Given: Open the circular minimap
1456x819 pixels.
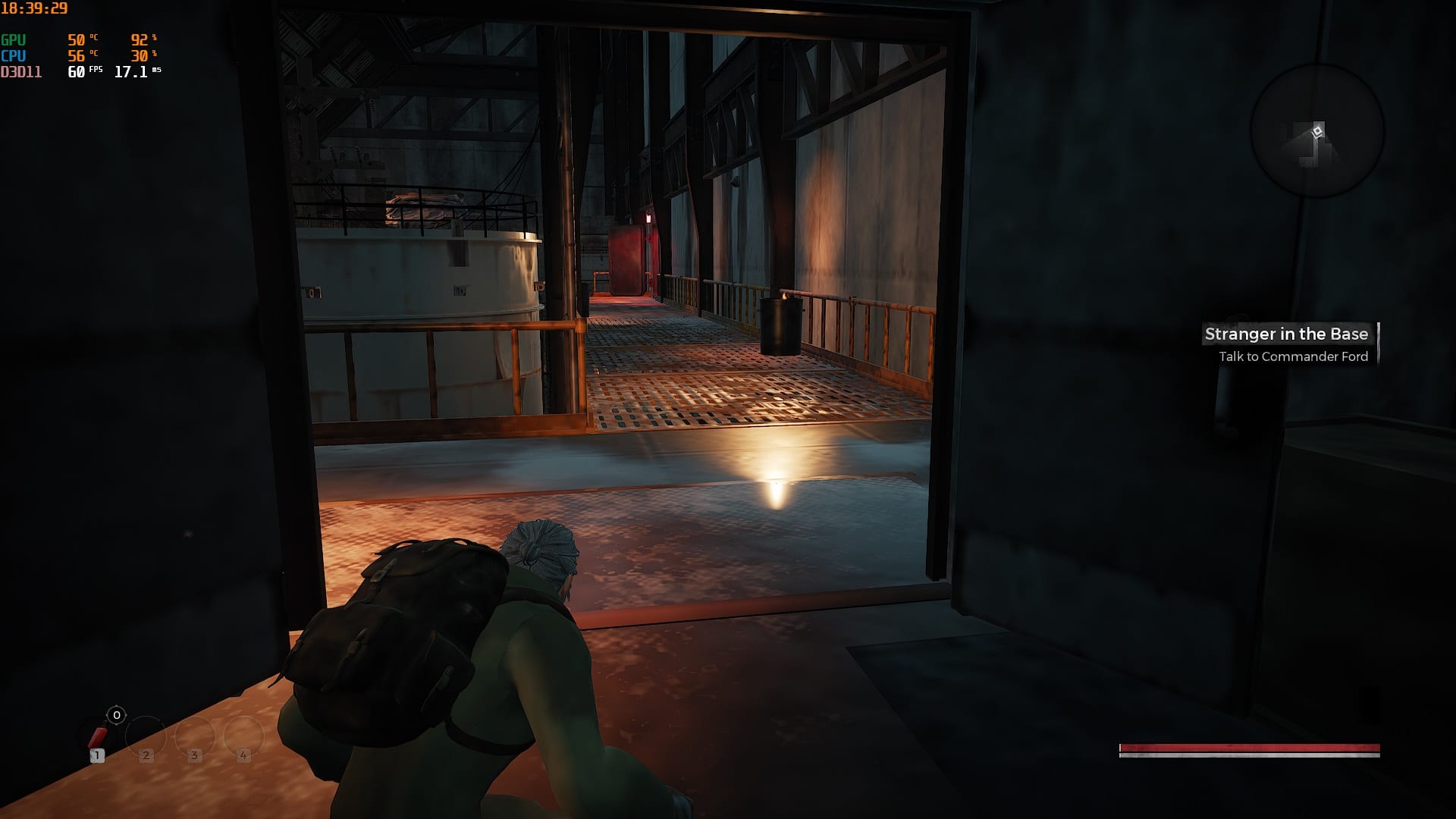Looking at the screenshot, I should 1317,131.
